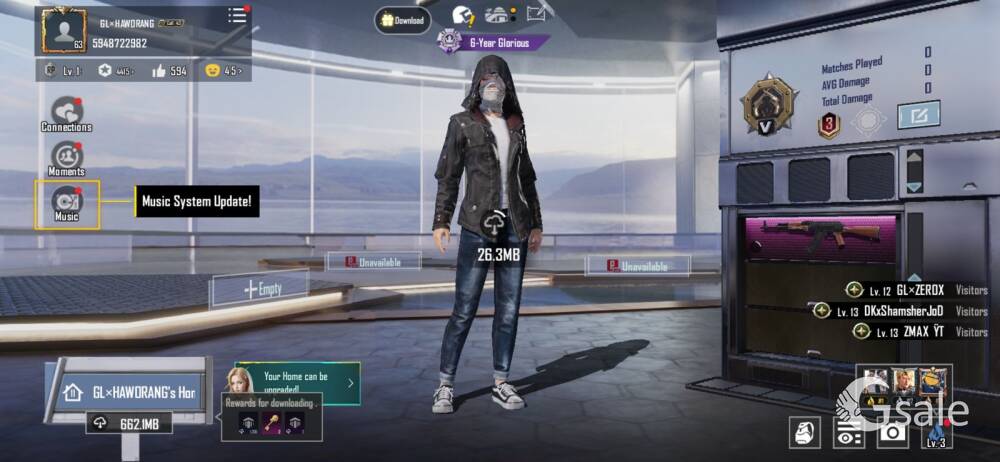This screenshot has height=462, width=1000.
Task: Select the Empty showcase slot
Action: pos(262,289)
